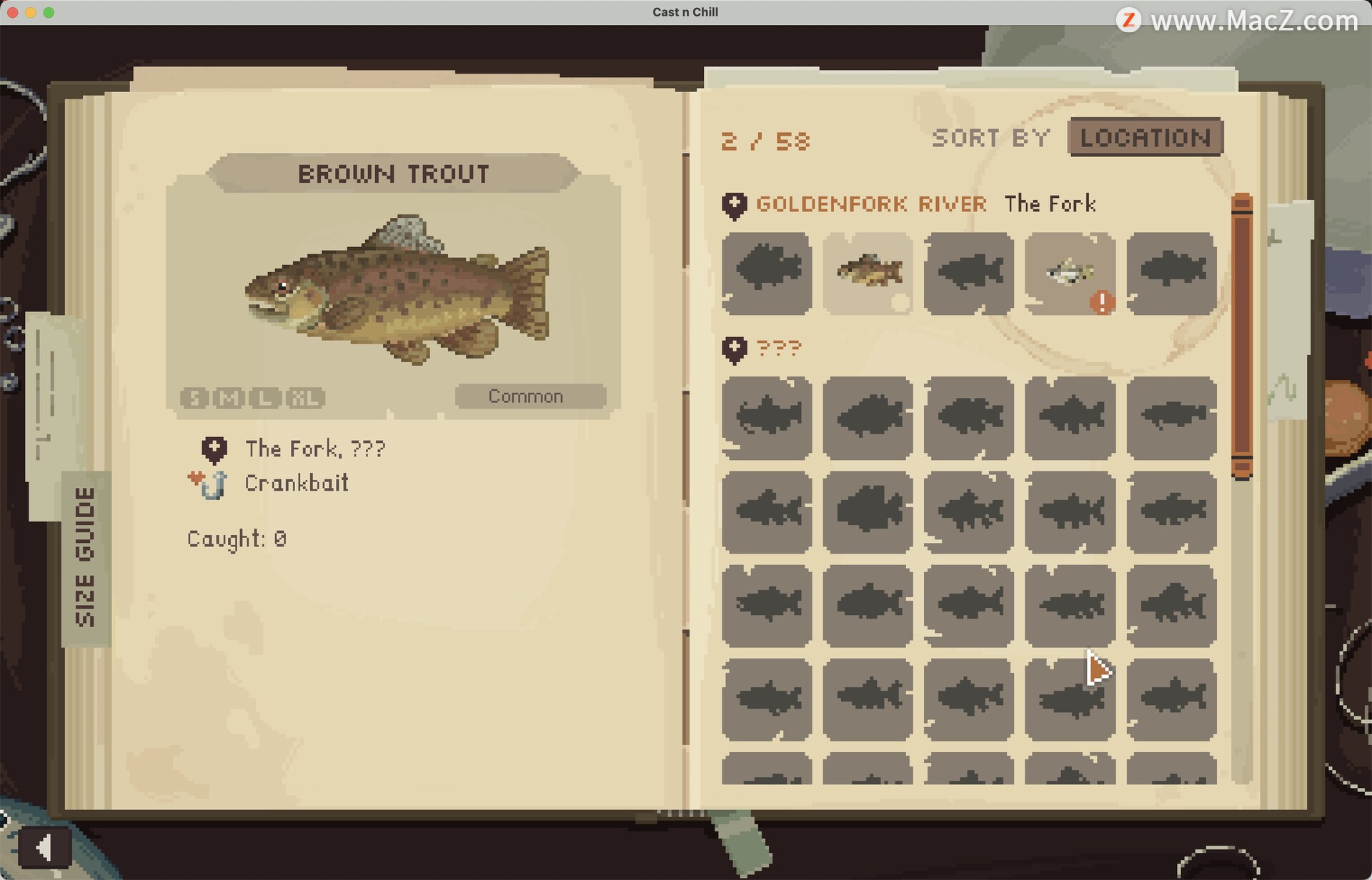Minimize the window with the yellow button
Viewport: 1372px width, 880px height.
pos(31,12)
